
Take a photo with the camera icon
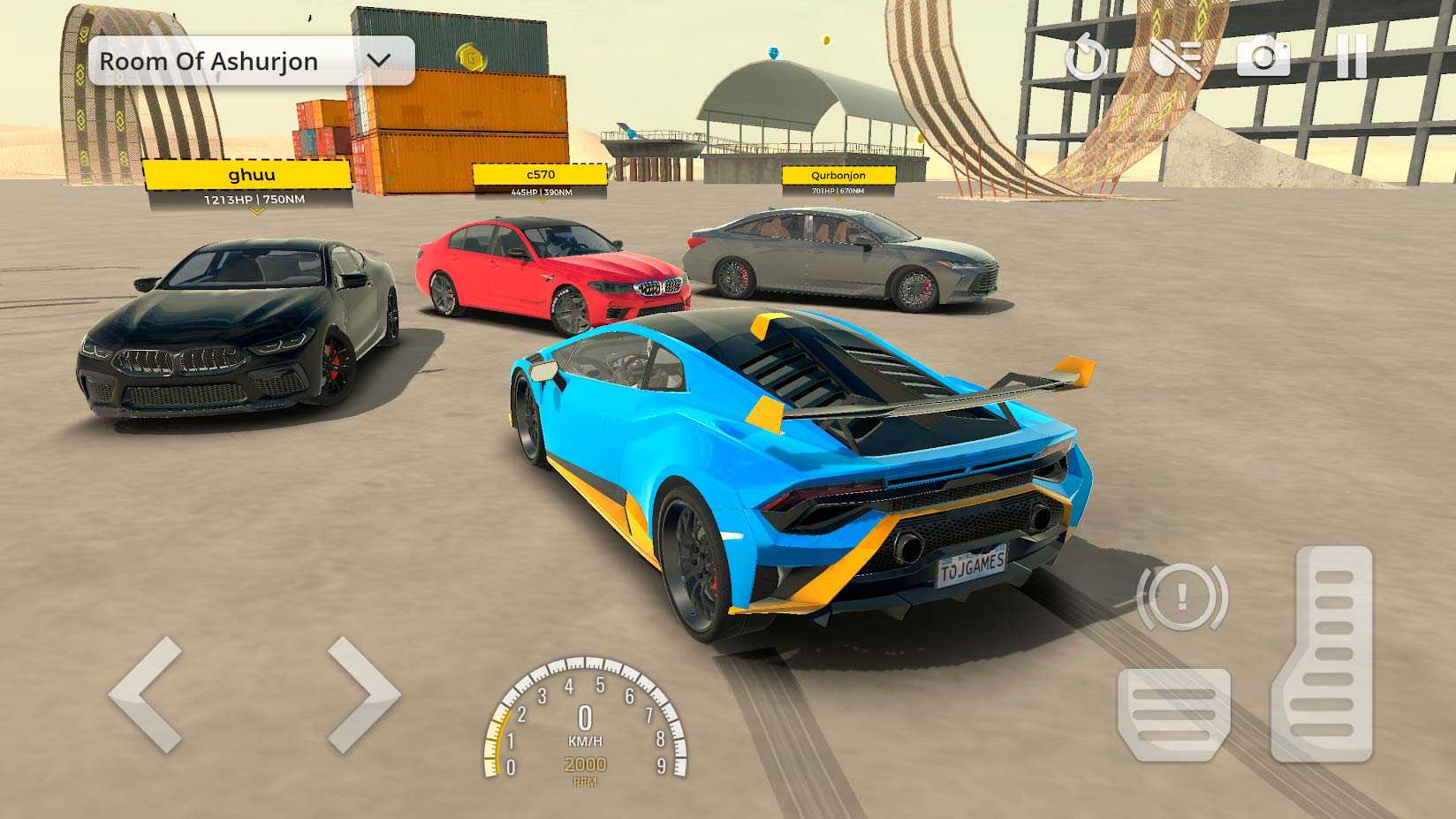1263,57
